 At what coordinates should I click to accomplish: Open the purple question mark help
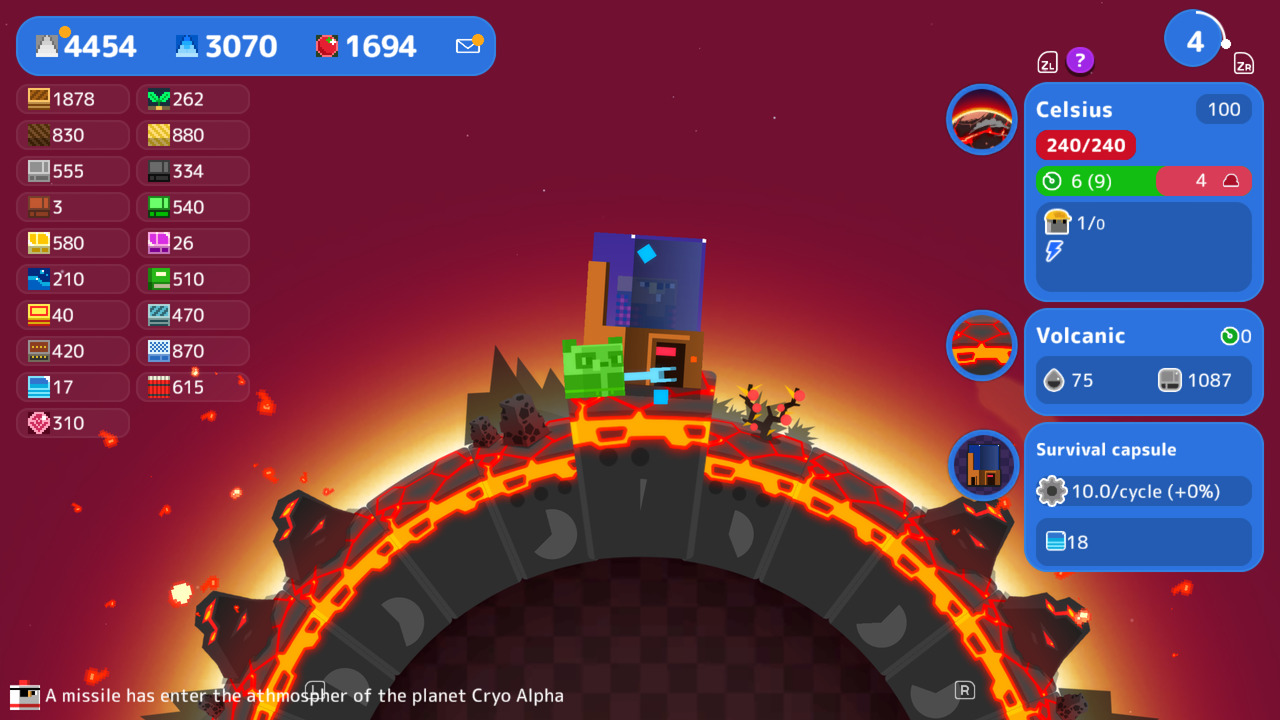click(x=1080, y=61)
